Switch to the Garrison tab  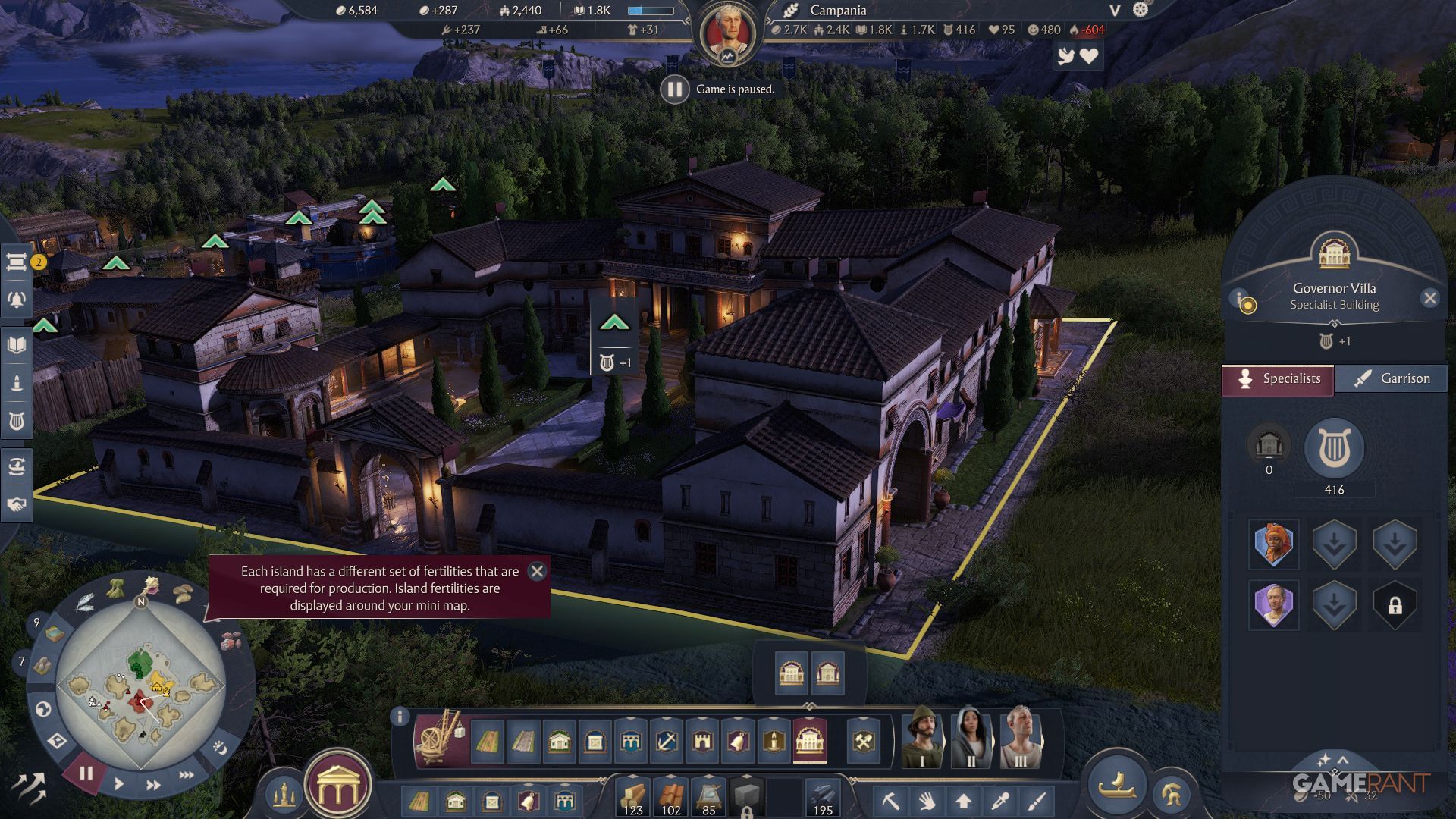(1392, 378)
